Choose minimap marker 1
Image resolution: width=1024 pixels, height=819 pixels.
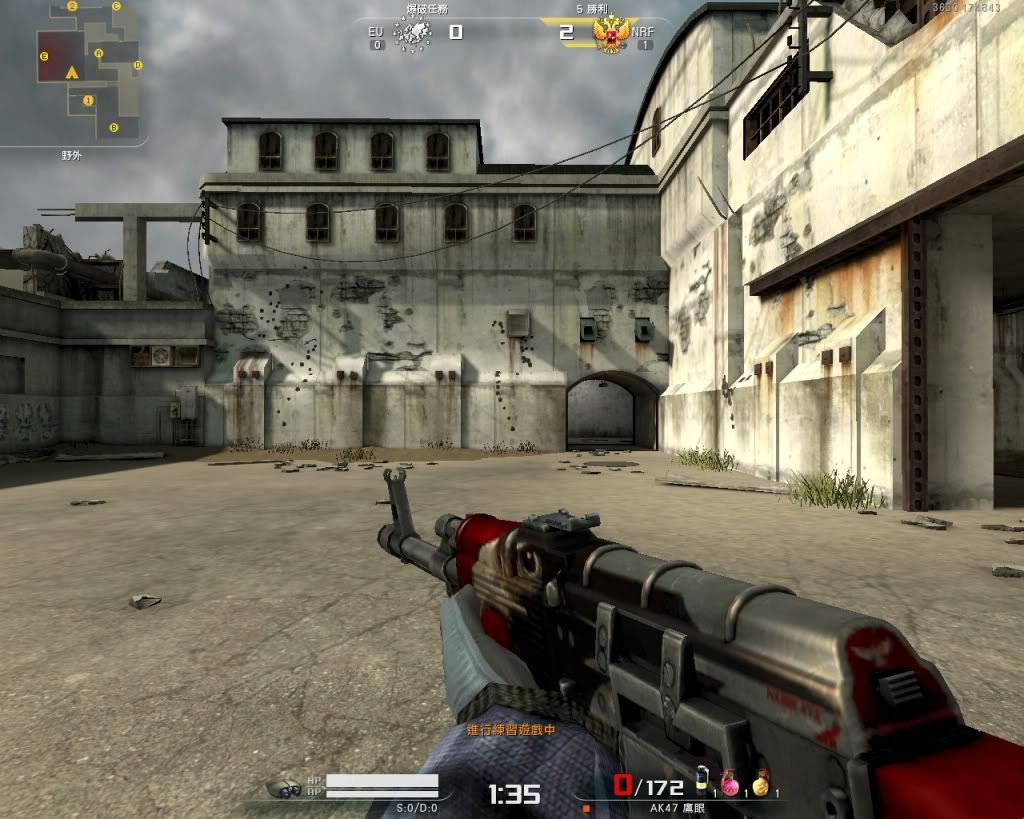(89, 100)
